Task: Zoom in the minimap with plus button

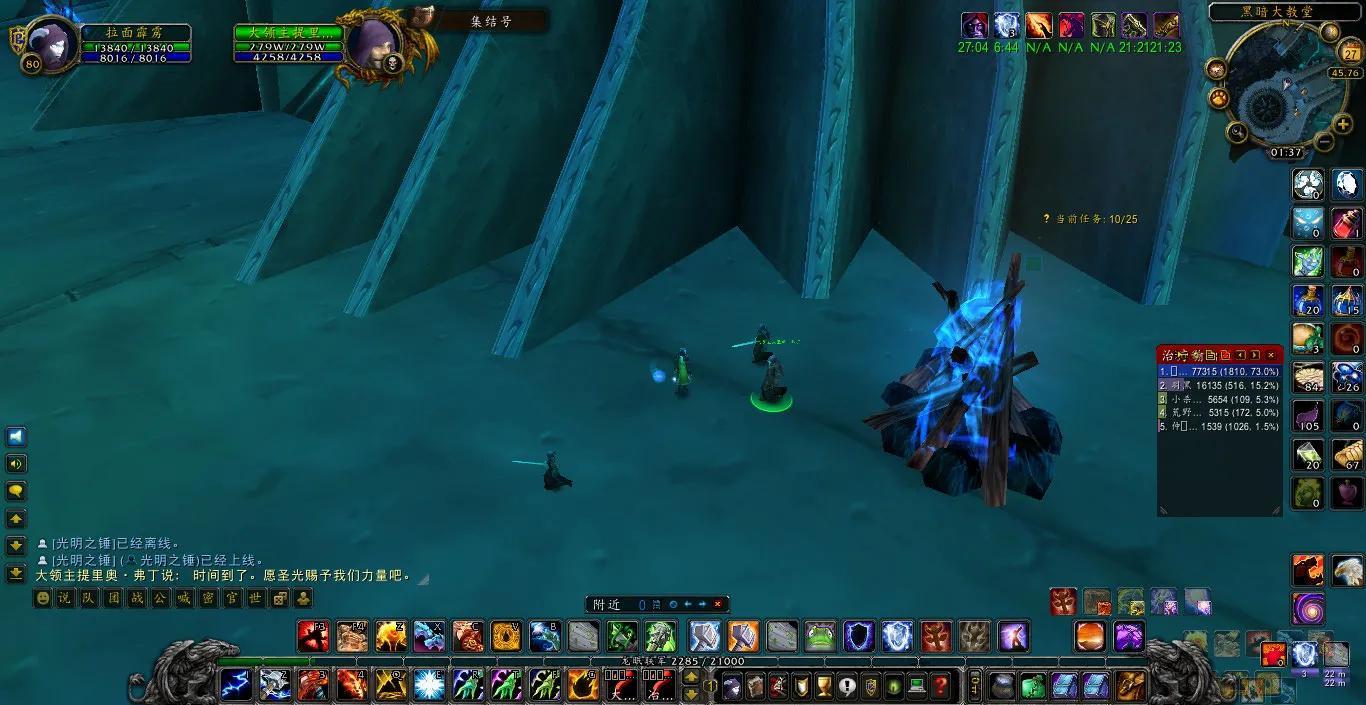Action: click(1343, 124)
